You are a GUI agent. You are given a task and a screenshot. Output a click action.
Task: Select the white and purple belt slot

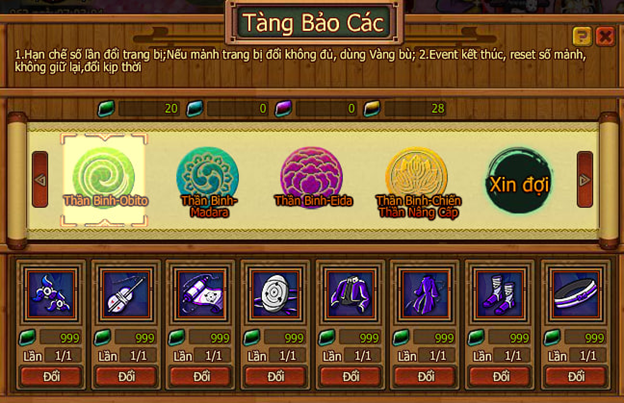[x=576, y=294]
